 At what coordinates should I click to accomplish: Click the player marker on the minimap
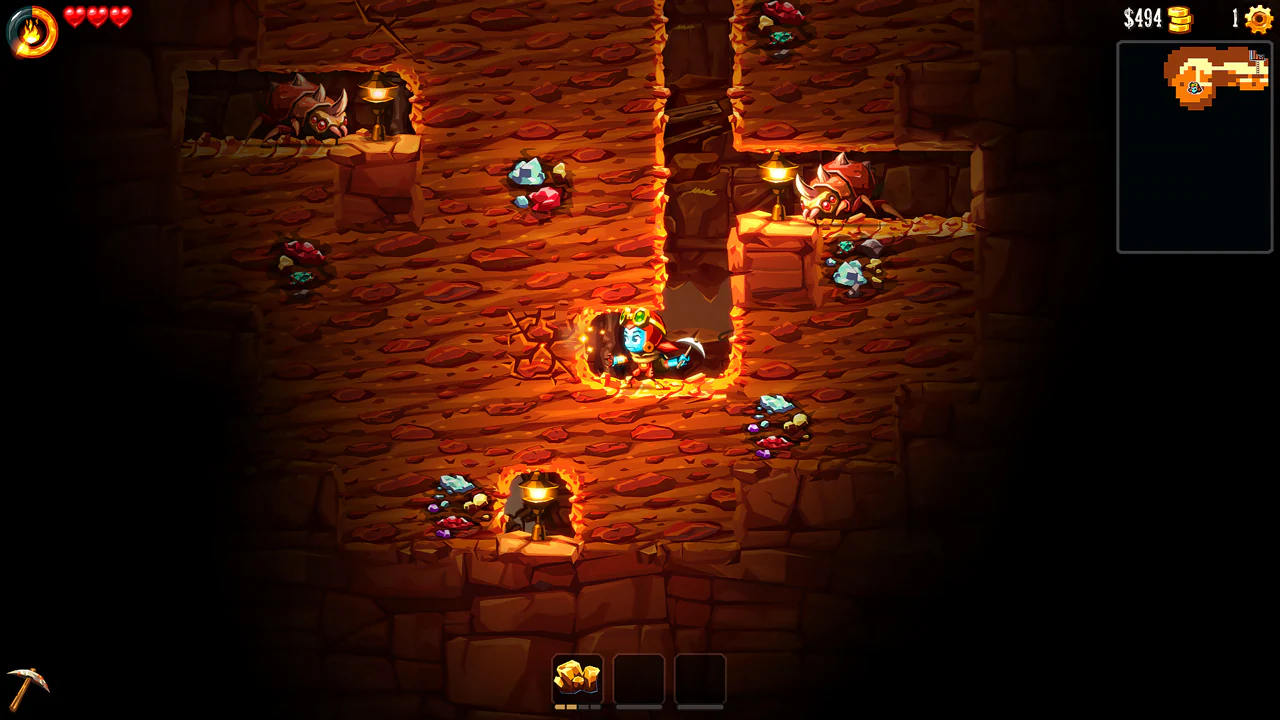pos(1194,87)
